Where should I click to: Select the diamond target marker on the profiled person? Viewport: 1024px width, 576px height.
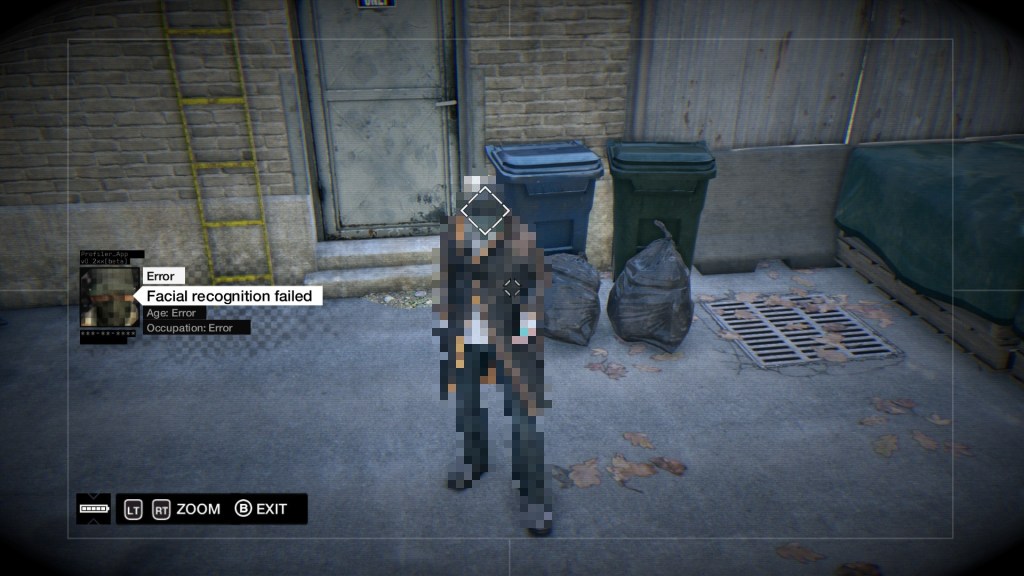point(485,211)
